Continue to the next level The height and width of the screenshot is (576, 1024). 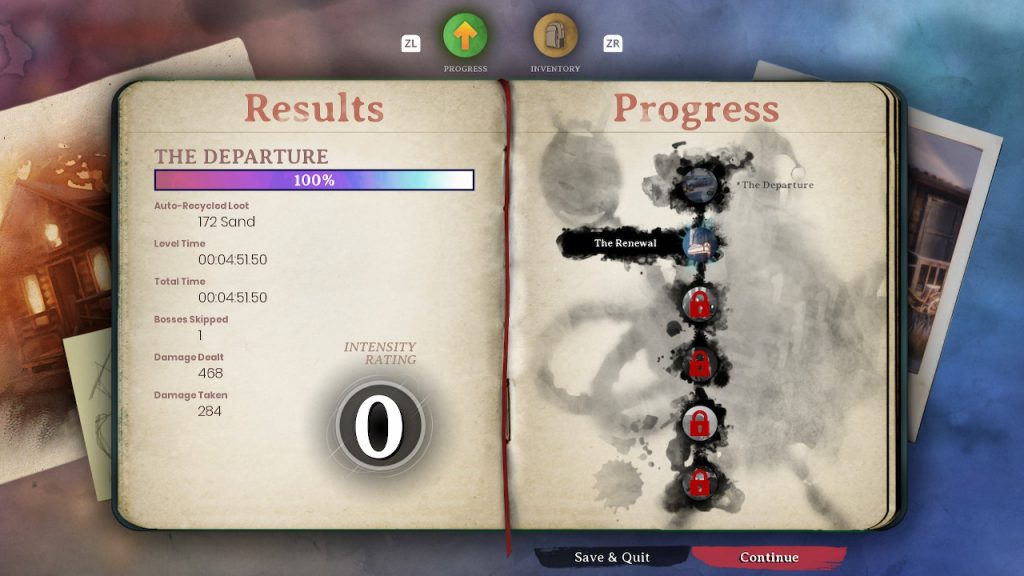tap(769, 557)
